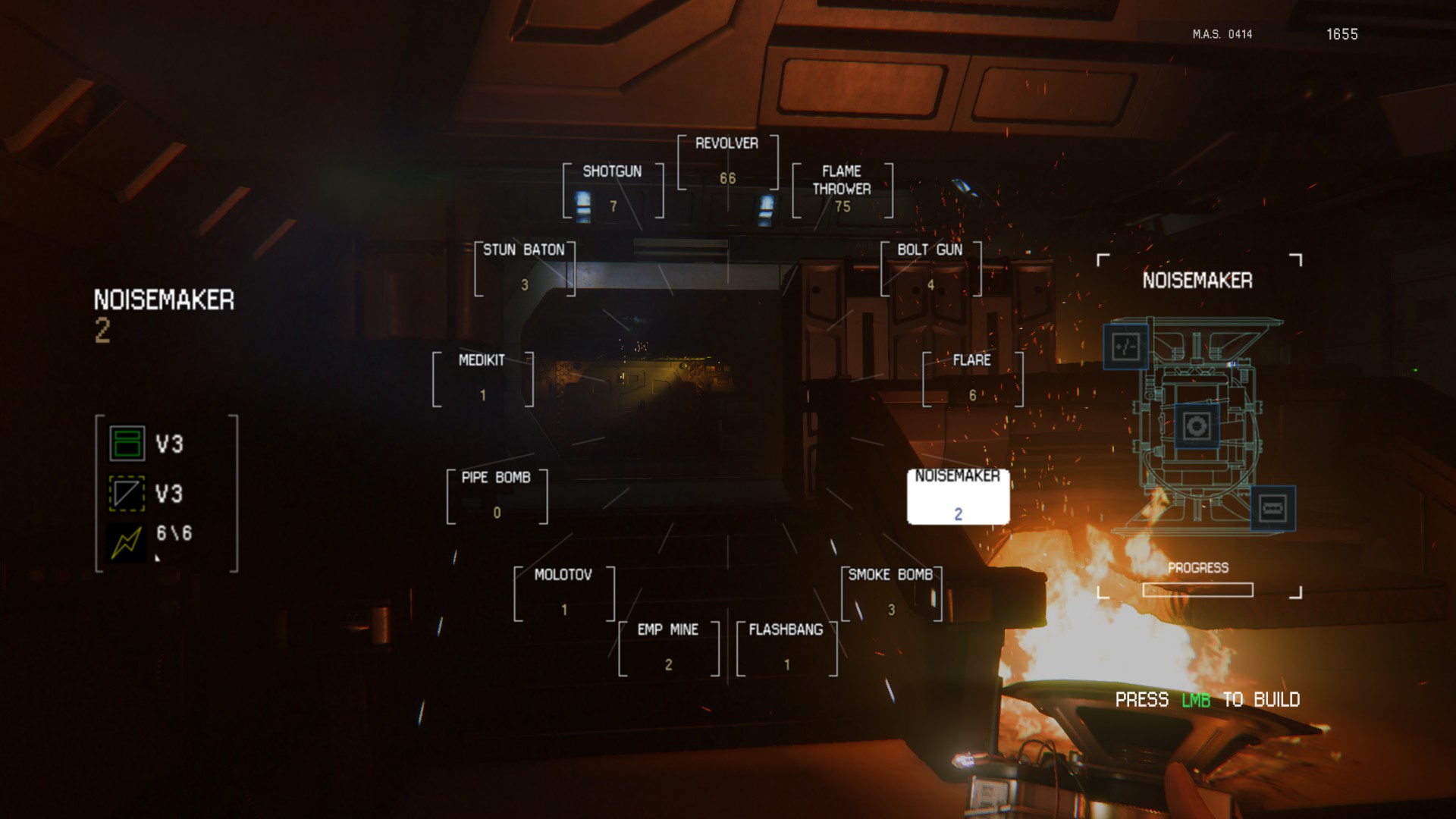Select the plus-minus component on the blueprint
1456x819 pixels.
[1125, 347]
